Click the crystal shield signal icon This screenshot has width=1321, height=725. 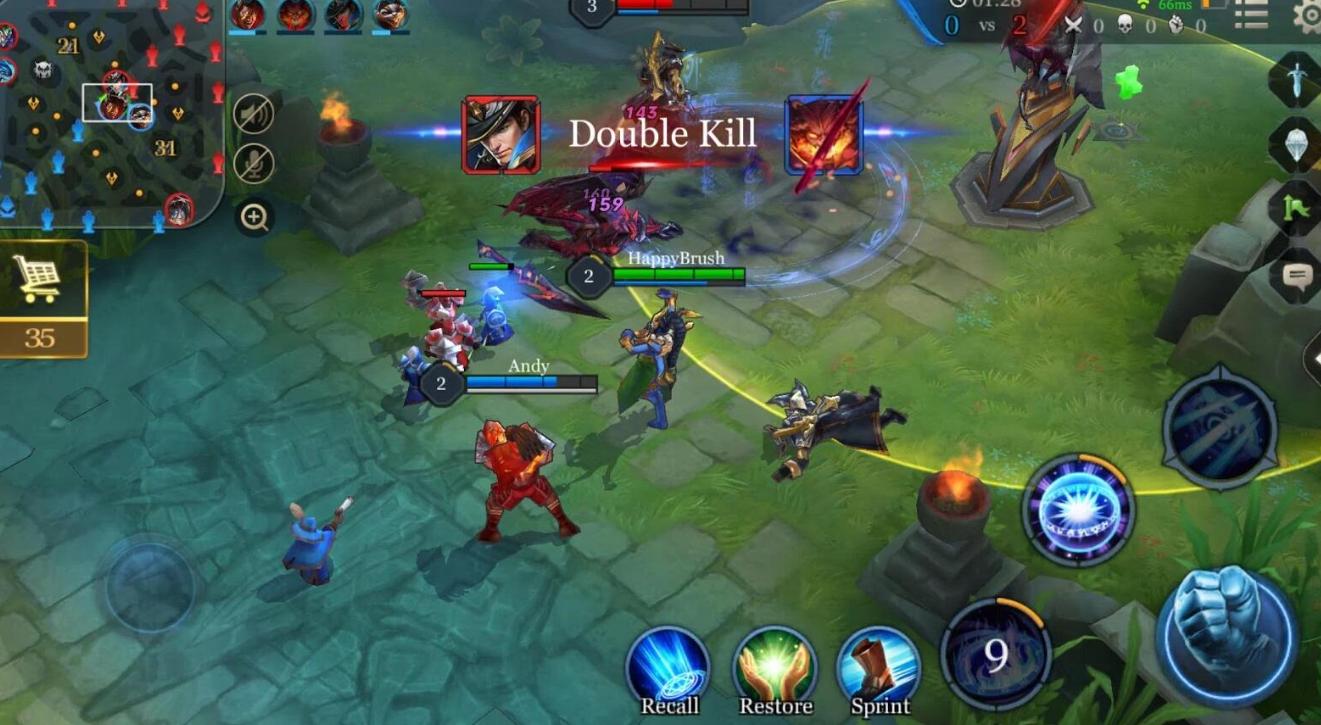coord(1297,144)
